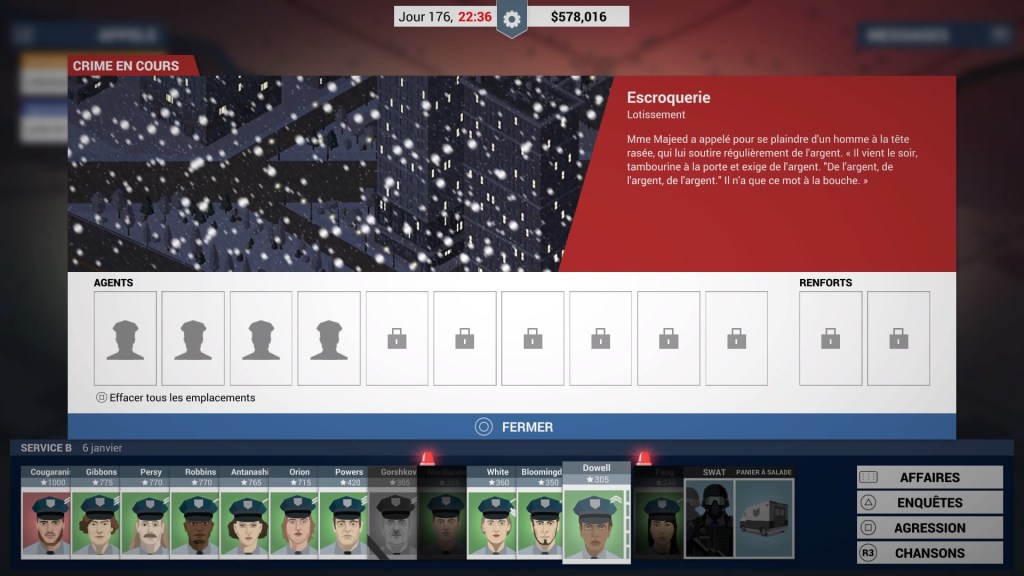Open the ENQUÊTES menu
This screenshot has height=576, width=1024.
[929, 503]
